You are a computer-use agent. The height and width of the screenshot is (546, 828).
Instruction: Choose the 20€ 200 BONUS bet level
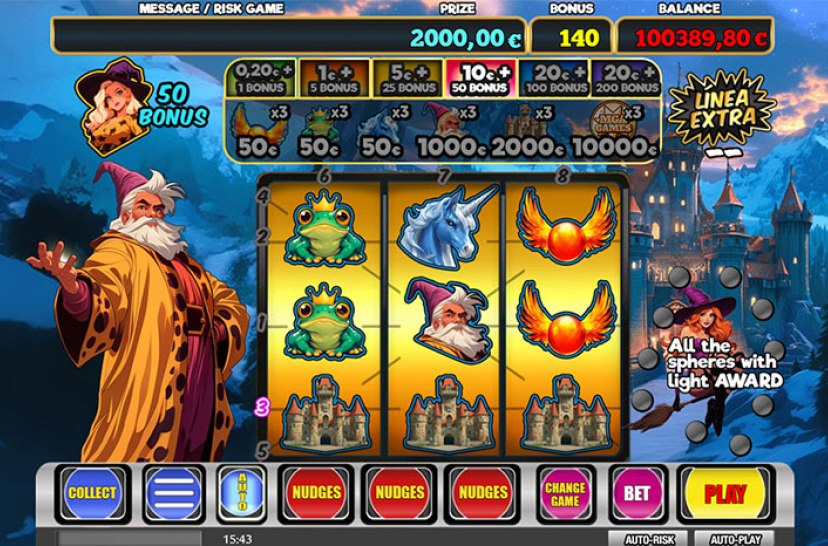[626, 79]
